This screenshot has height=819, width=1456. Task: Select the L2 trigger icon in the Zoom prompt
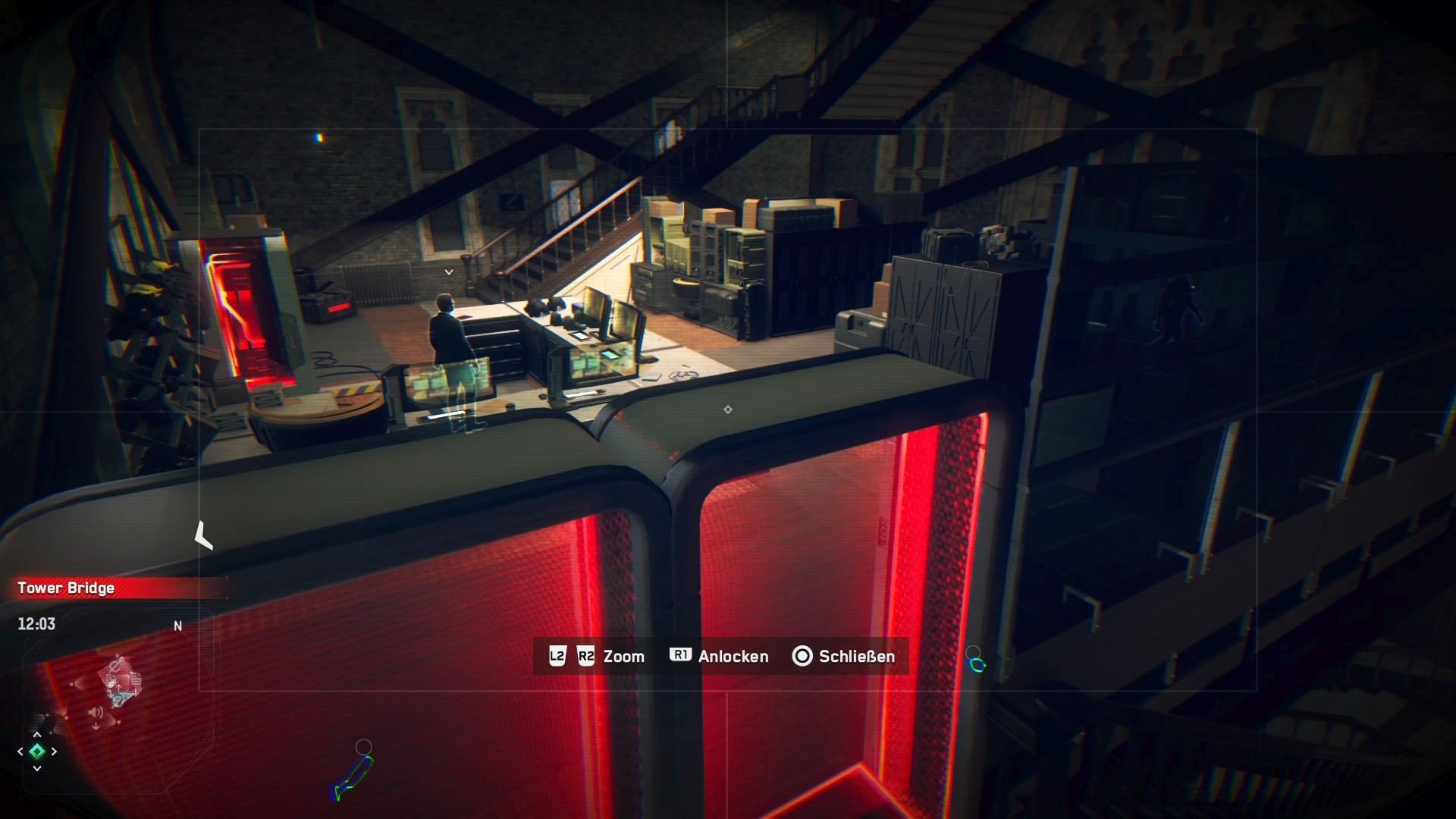point(557,657)
